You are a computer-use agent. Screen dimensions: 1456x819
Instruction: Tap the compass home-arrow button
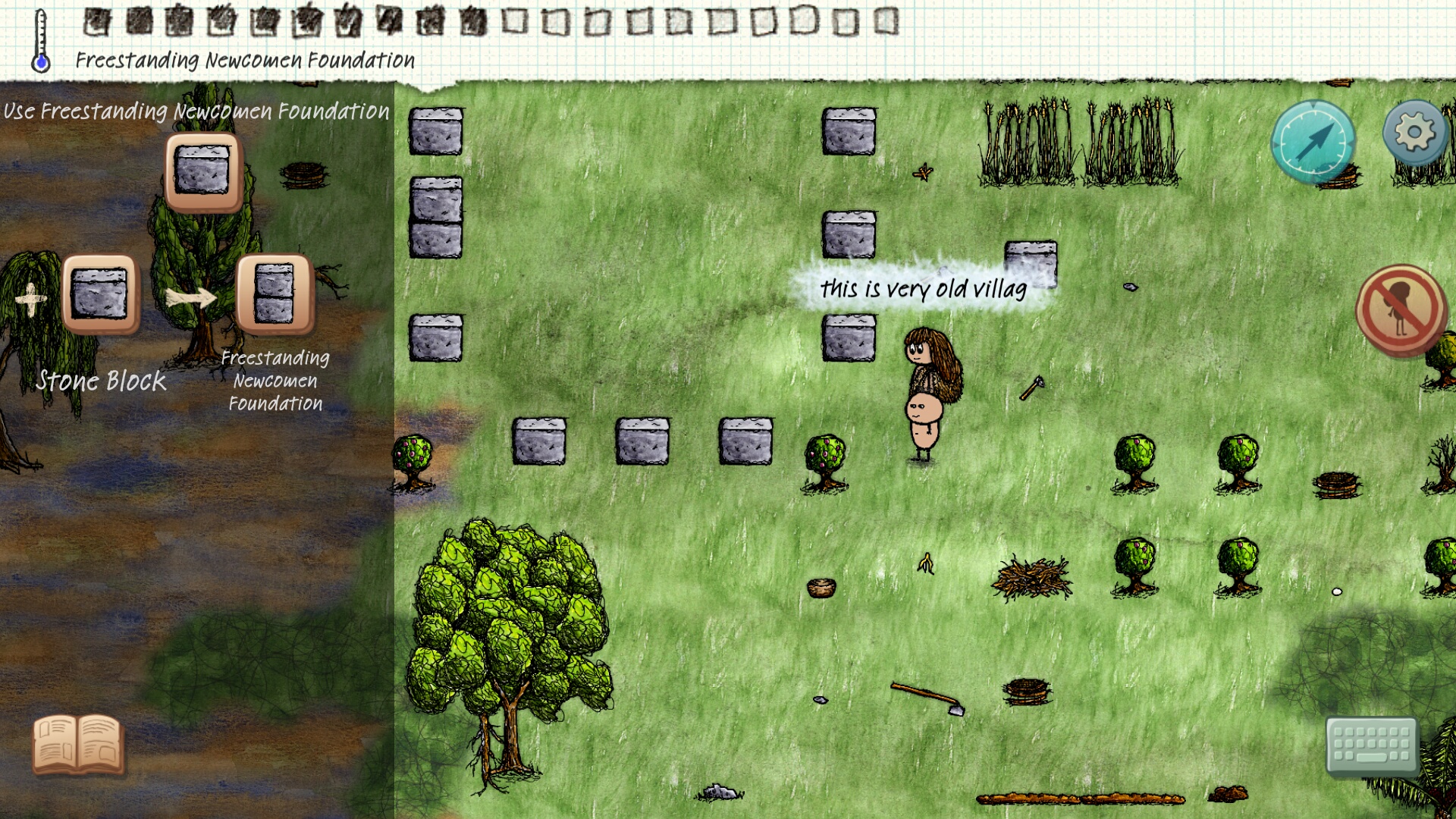[x=1313, y=141]
